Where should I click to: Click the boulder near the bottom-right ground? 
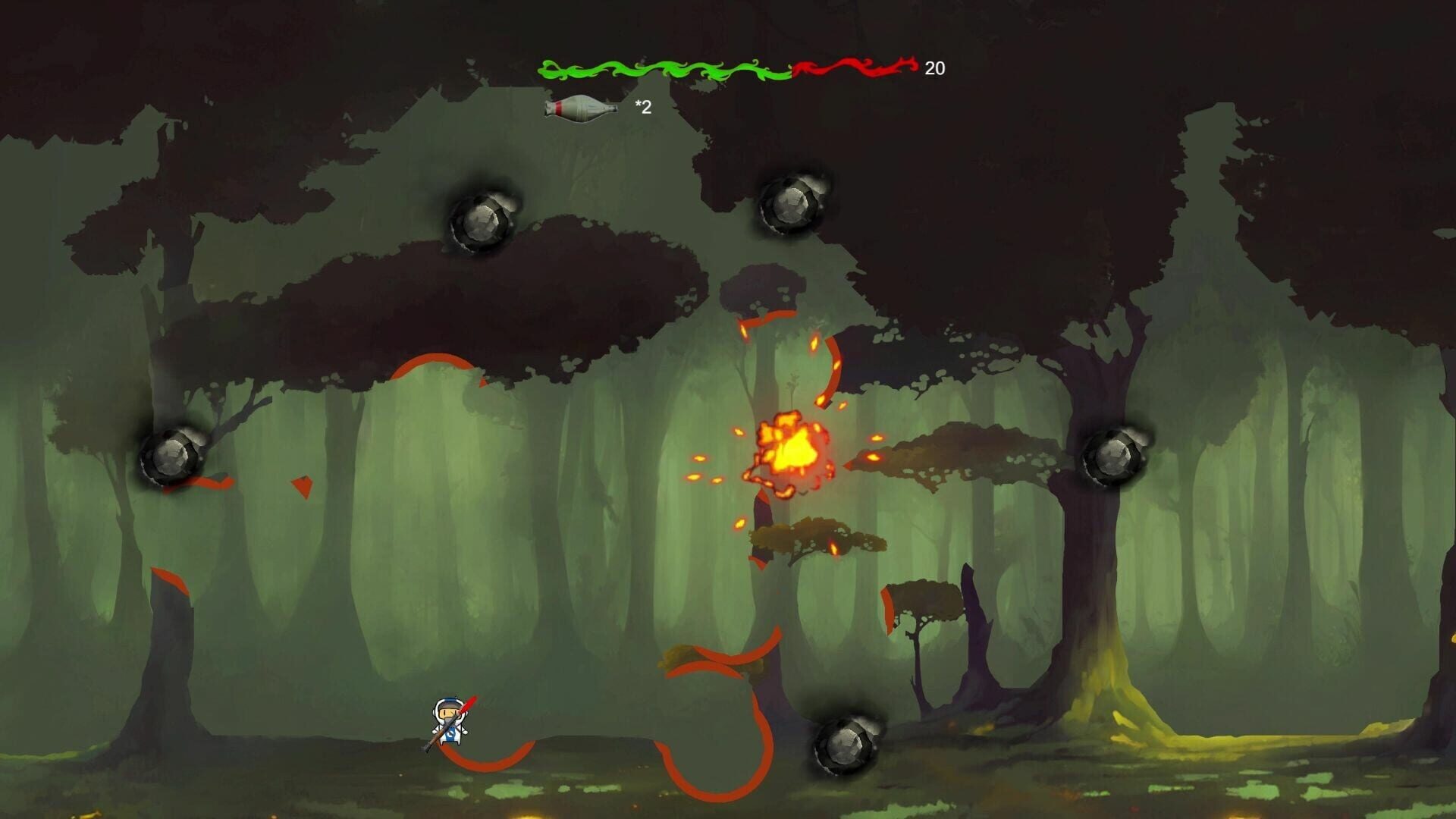(x=846, y=747)
